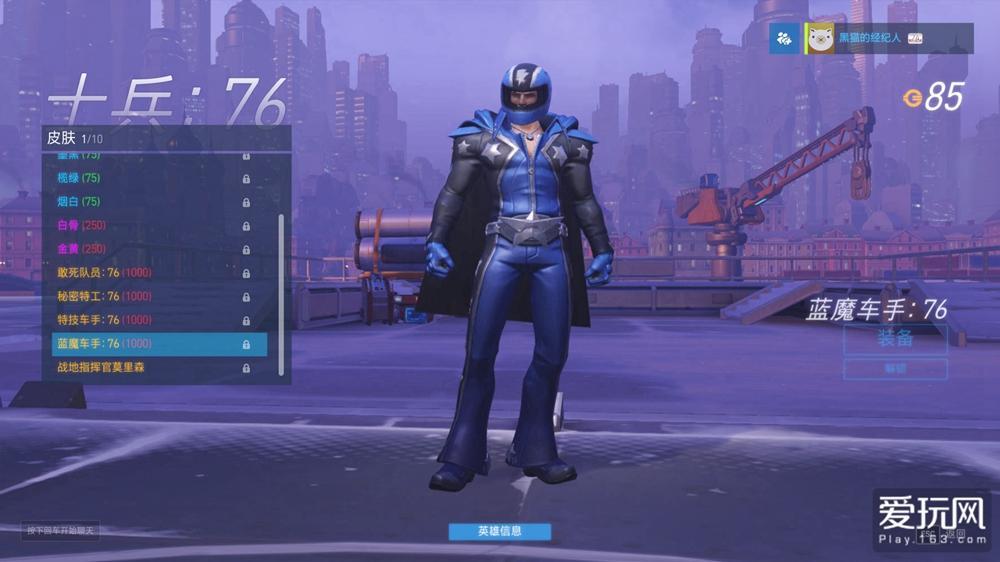Screen dimensions: 1000x562
Task: Open the 英雄信息 hero info
Action: coord(499,531)
